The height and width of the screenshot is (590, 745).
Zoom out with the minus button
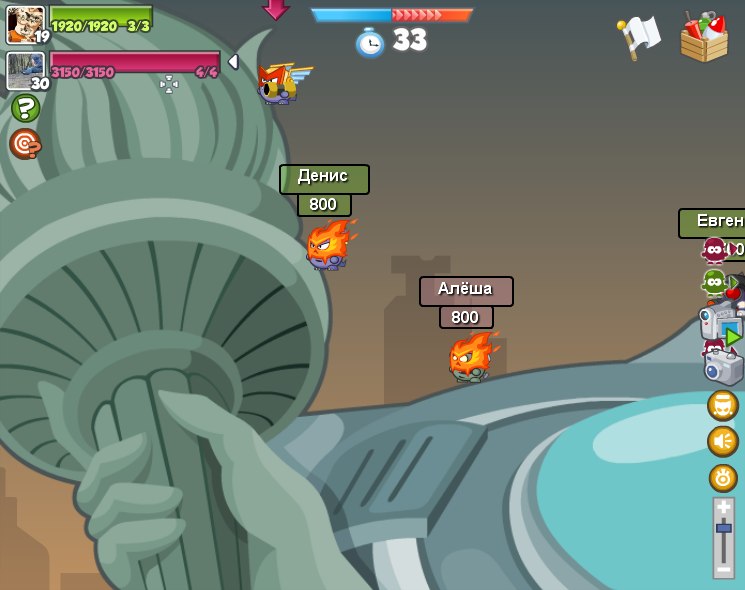(723, 569)
